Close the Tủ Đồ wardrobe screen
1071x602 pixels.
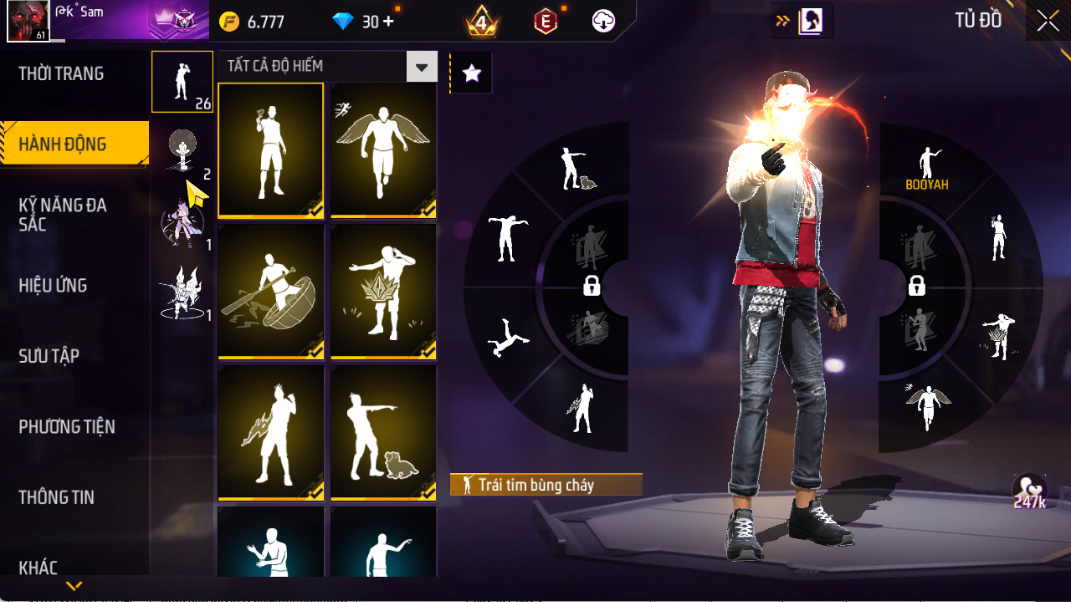pyautogui.click(x=1047, y=21)
